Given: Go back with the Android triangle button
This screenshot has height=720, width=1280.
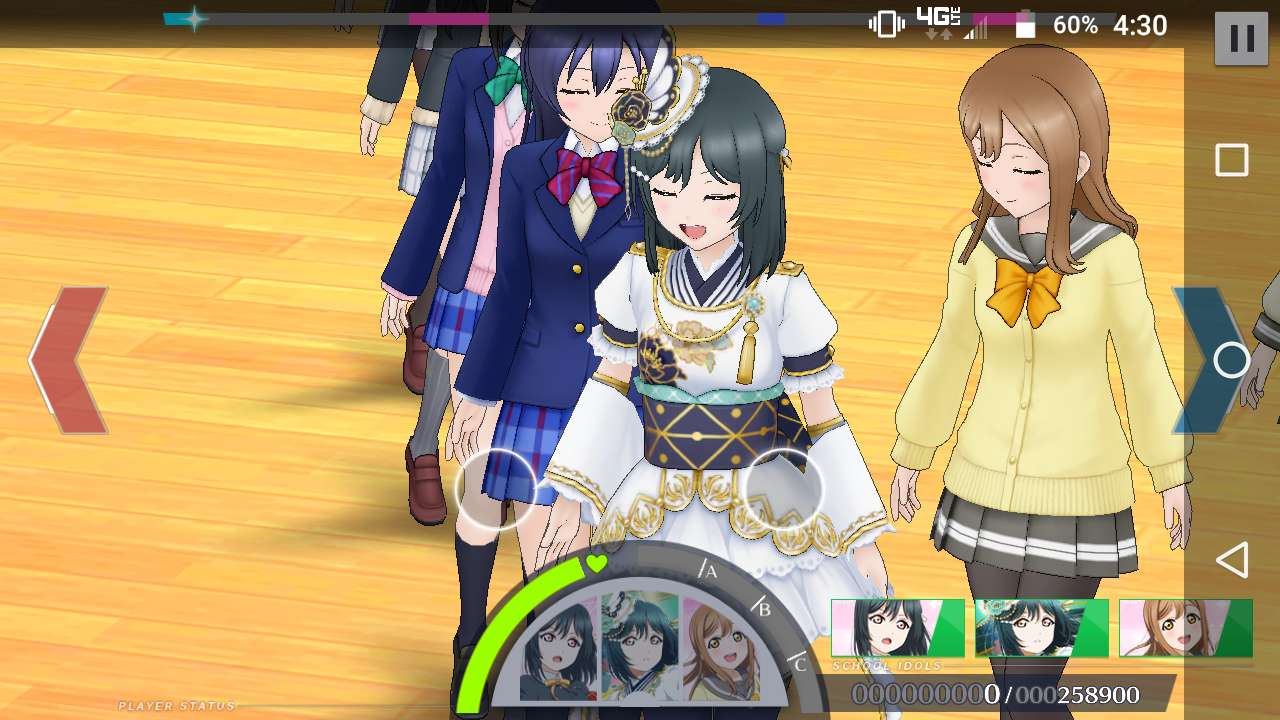Looking at the screenshot, I should pyautogui.click(x=1232, y=560).
